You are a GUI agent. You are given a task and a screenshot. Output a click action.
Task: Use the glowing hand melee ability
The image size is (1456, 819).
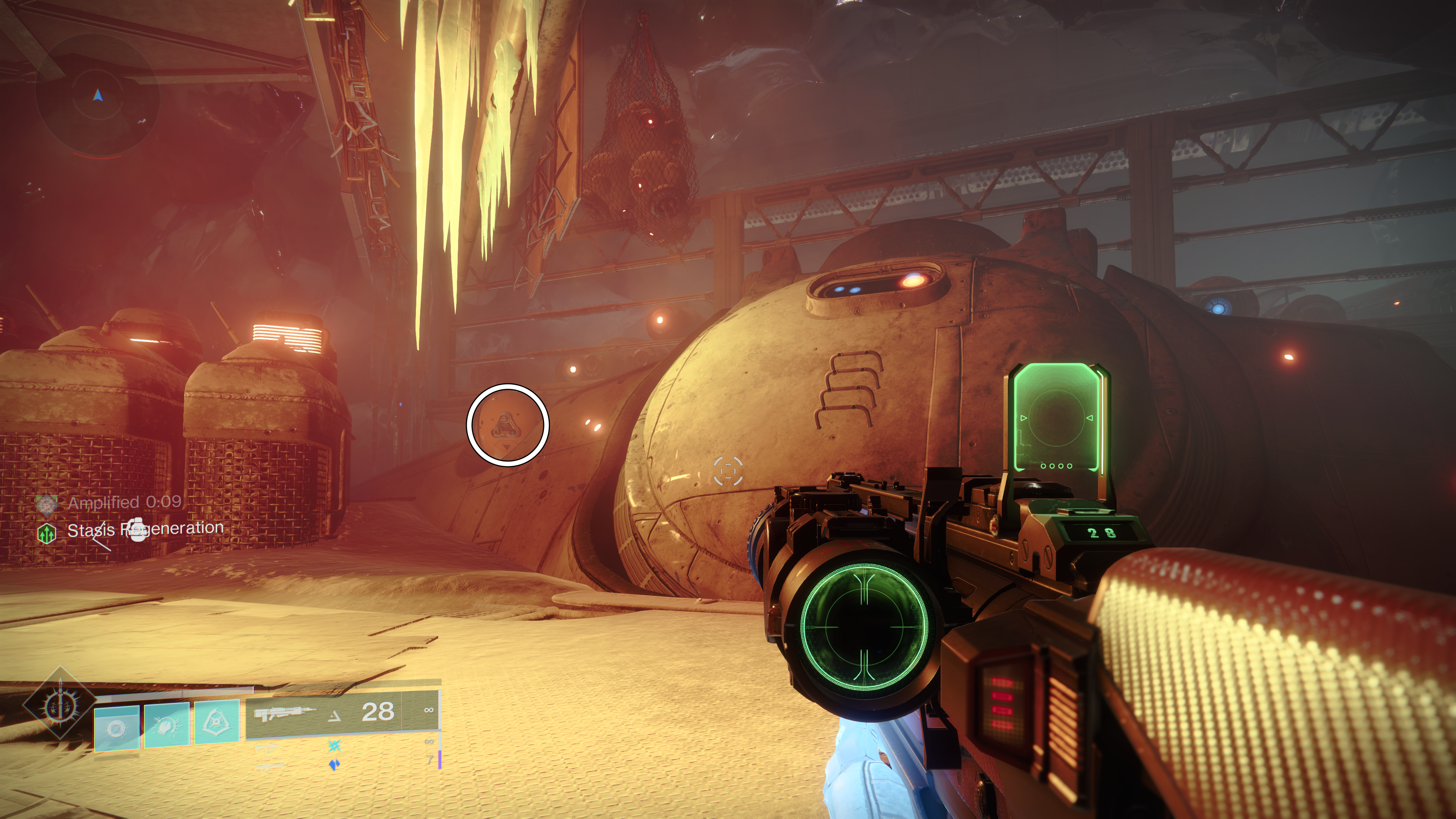167,724
